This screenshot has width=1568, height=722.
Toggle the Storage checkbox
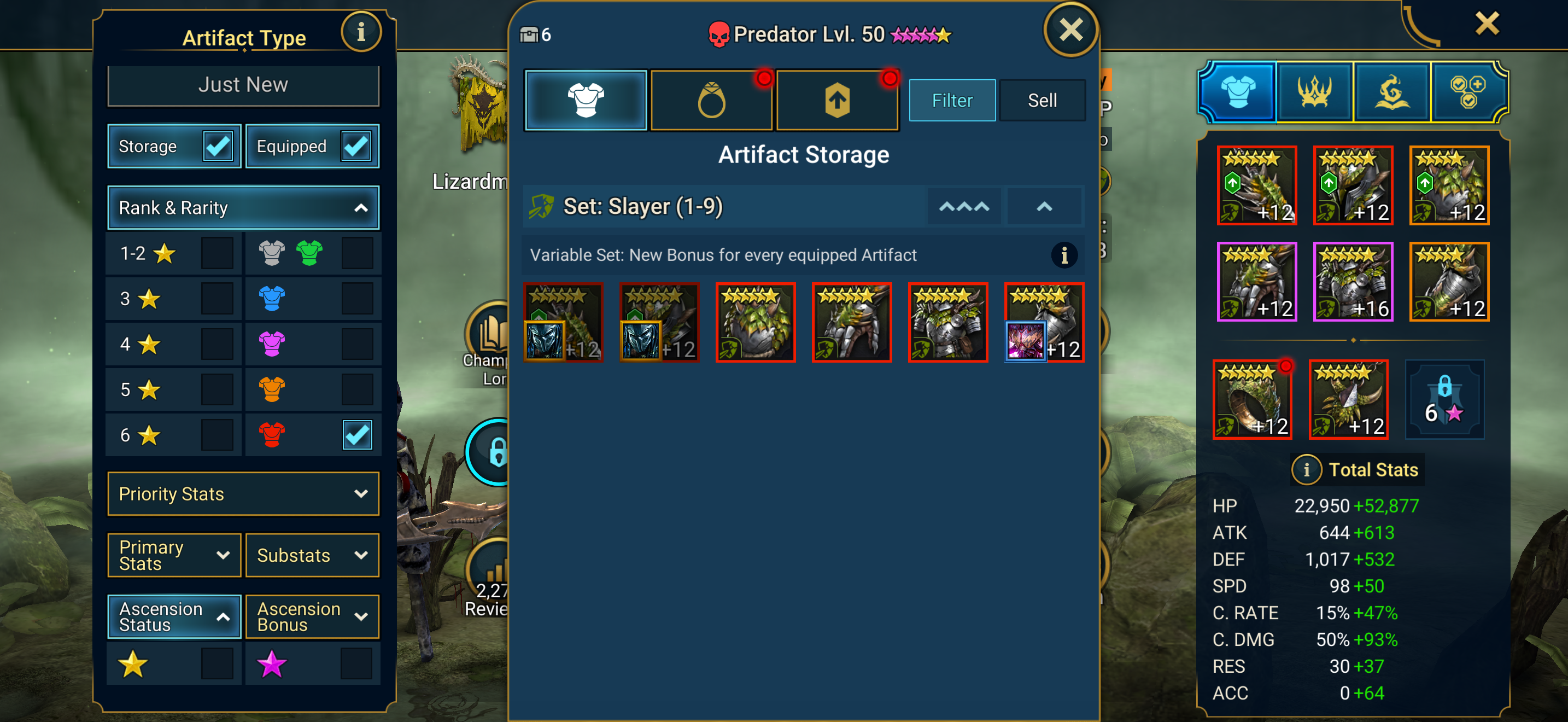click(217, 146)
